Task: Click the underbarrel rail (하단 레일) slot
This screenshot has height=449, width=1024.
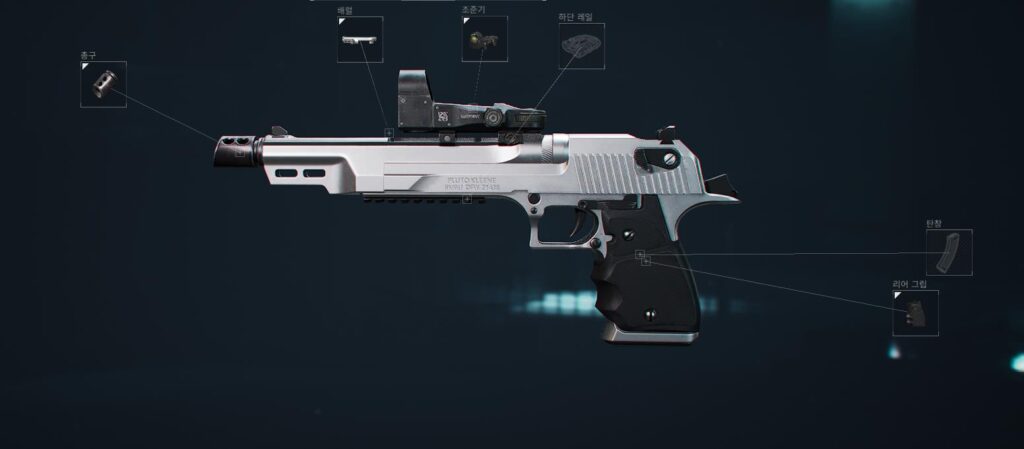Action: (x=581, y=46)
